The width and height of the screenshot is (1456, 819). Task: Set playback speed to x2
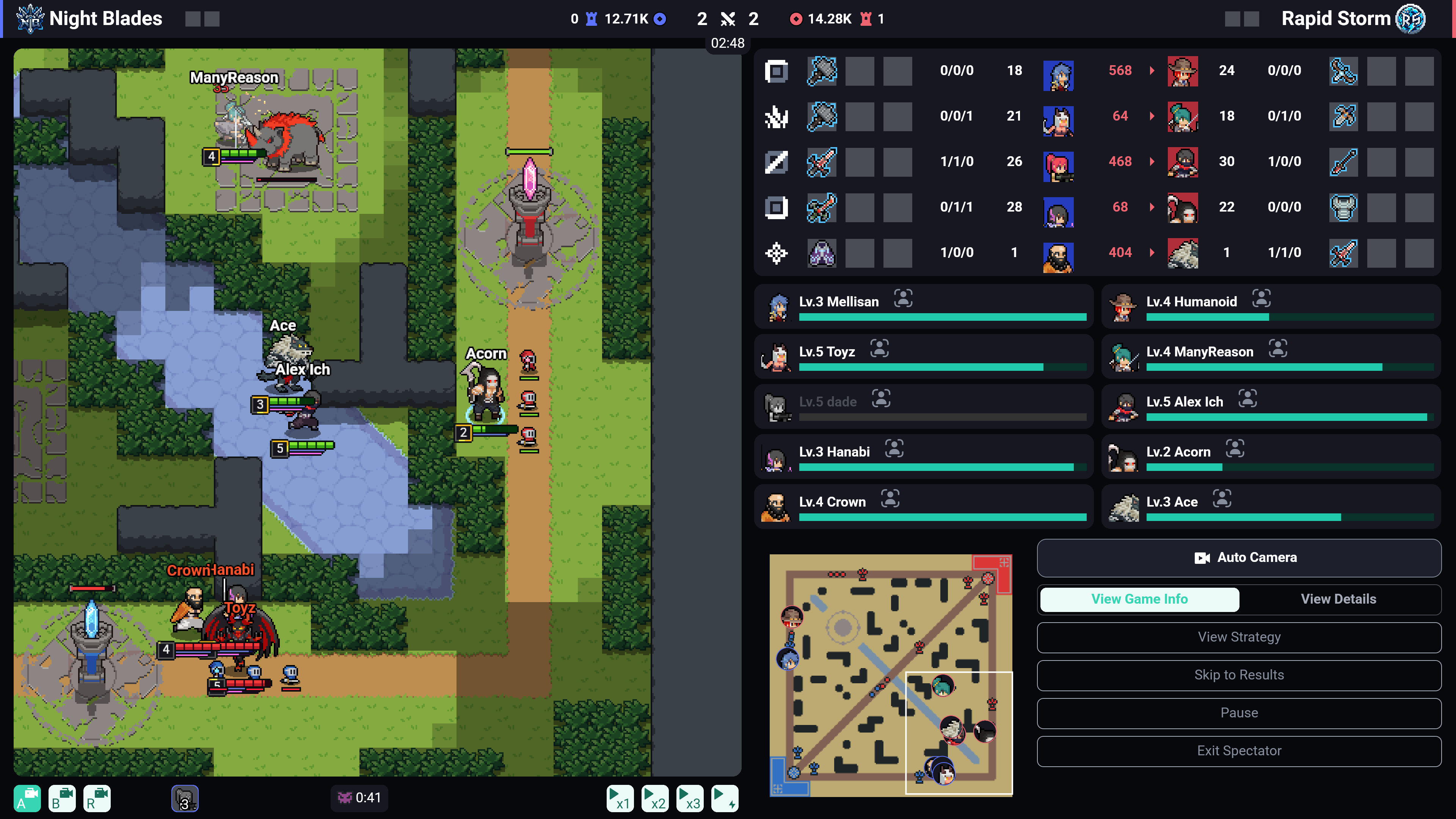pyautogui.click(x=654, y=798)
